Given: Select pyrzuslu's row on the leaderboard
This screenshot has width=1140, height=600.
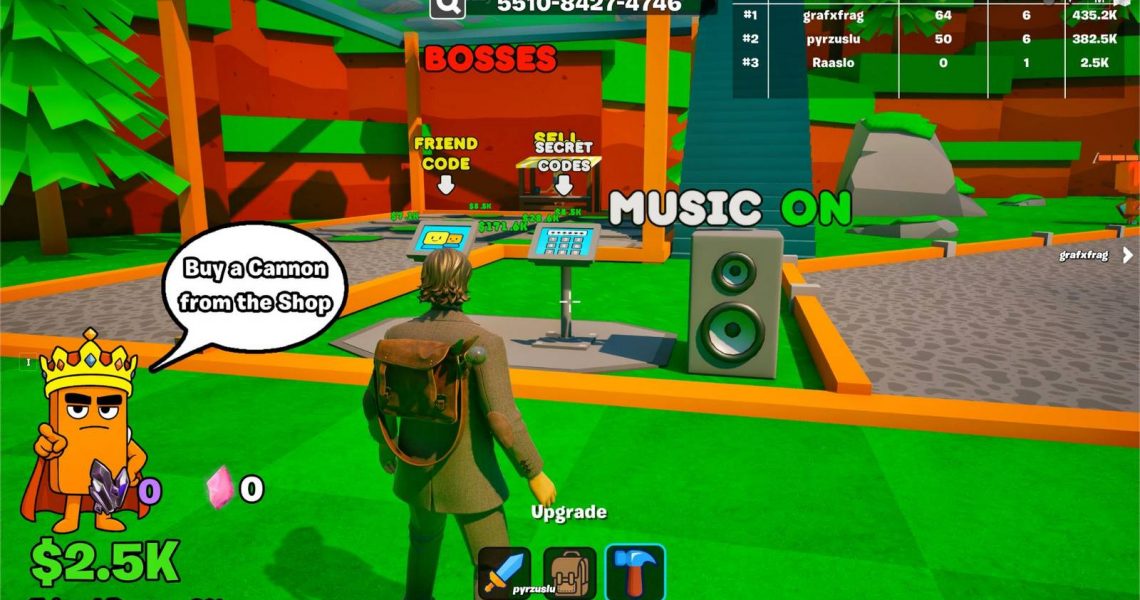Looking at the screenshot, I should [935, 38].
